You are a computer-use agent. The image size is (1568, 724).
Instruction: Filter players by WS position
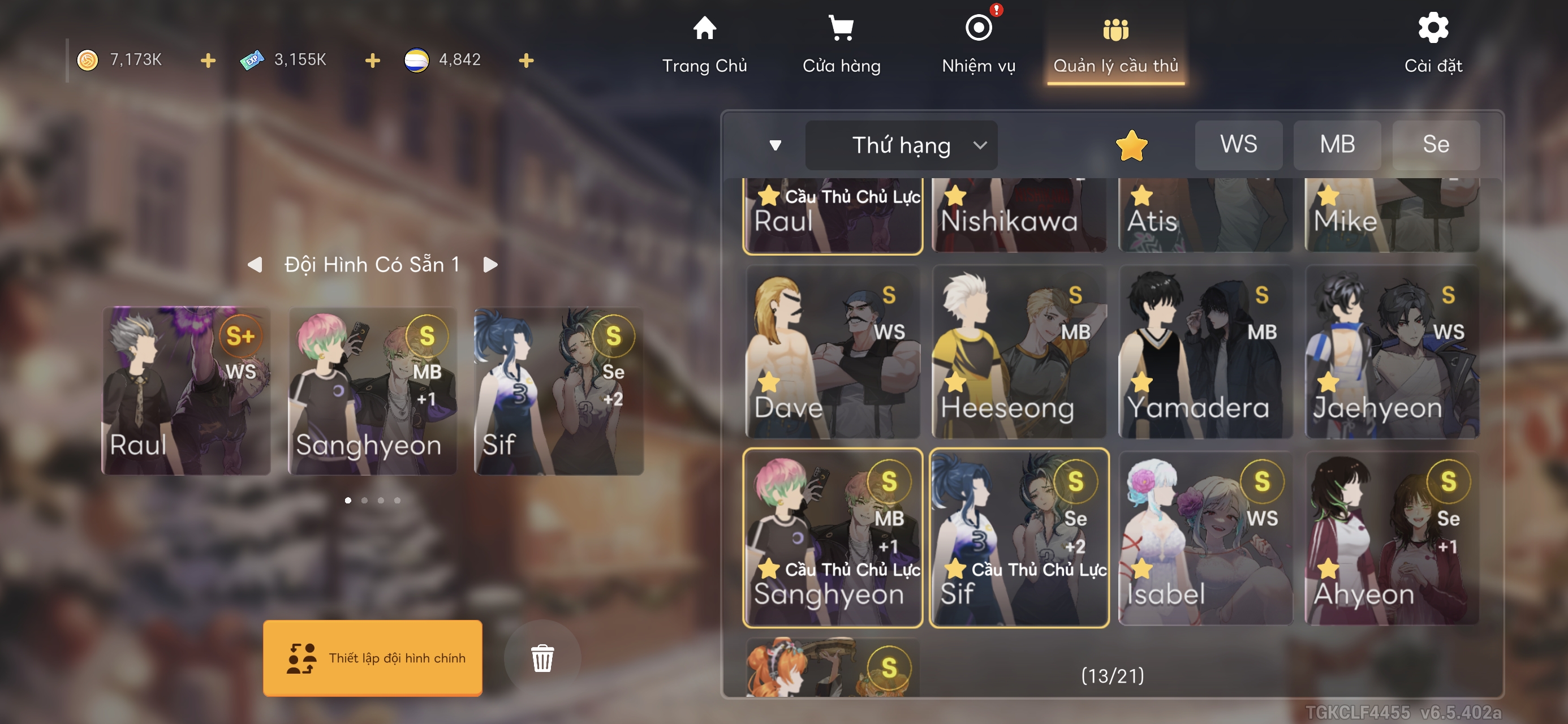click(1238, 145)
